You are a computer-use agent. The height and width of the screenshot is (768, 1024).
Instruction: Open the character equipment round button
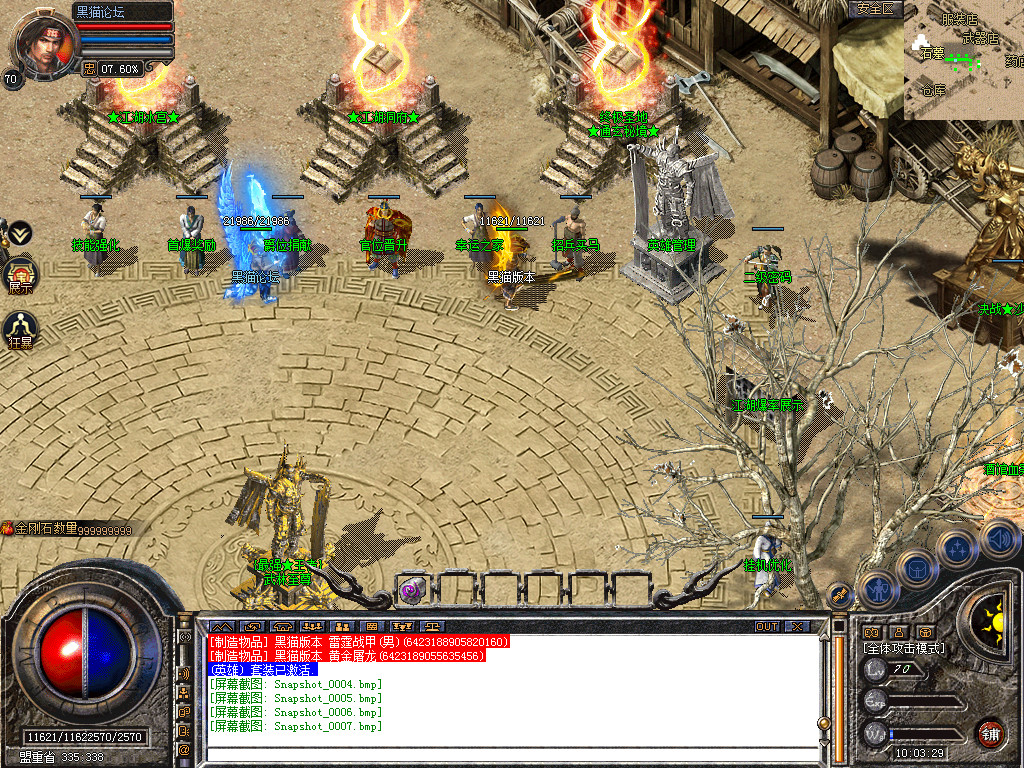point(877,589)
